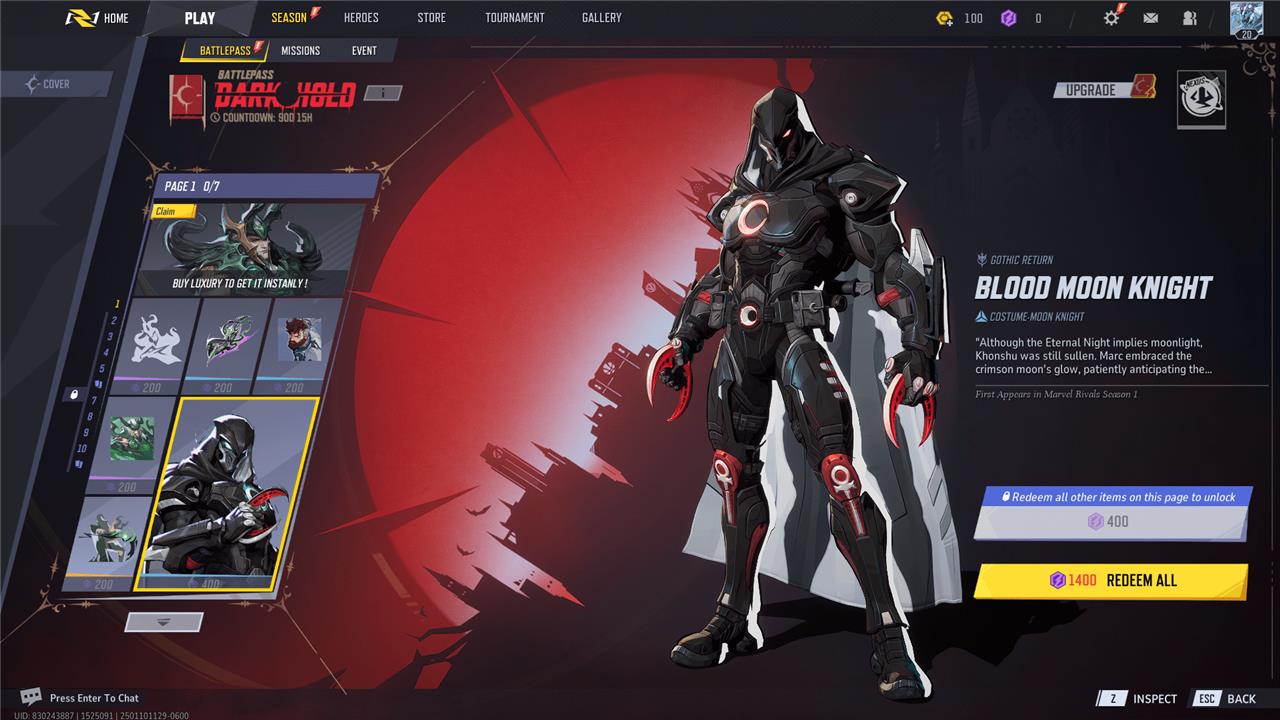Open the Tournament page
The height and width of the screenshot is (720, 1280).
pyautogui.click(x=514, y=18)
